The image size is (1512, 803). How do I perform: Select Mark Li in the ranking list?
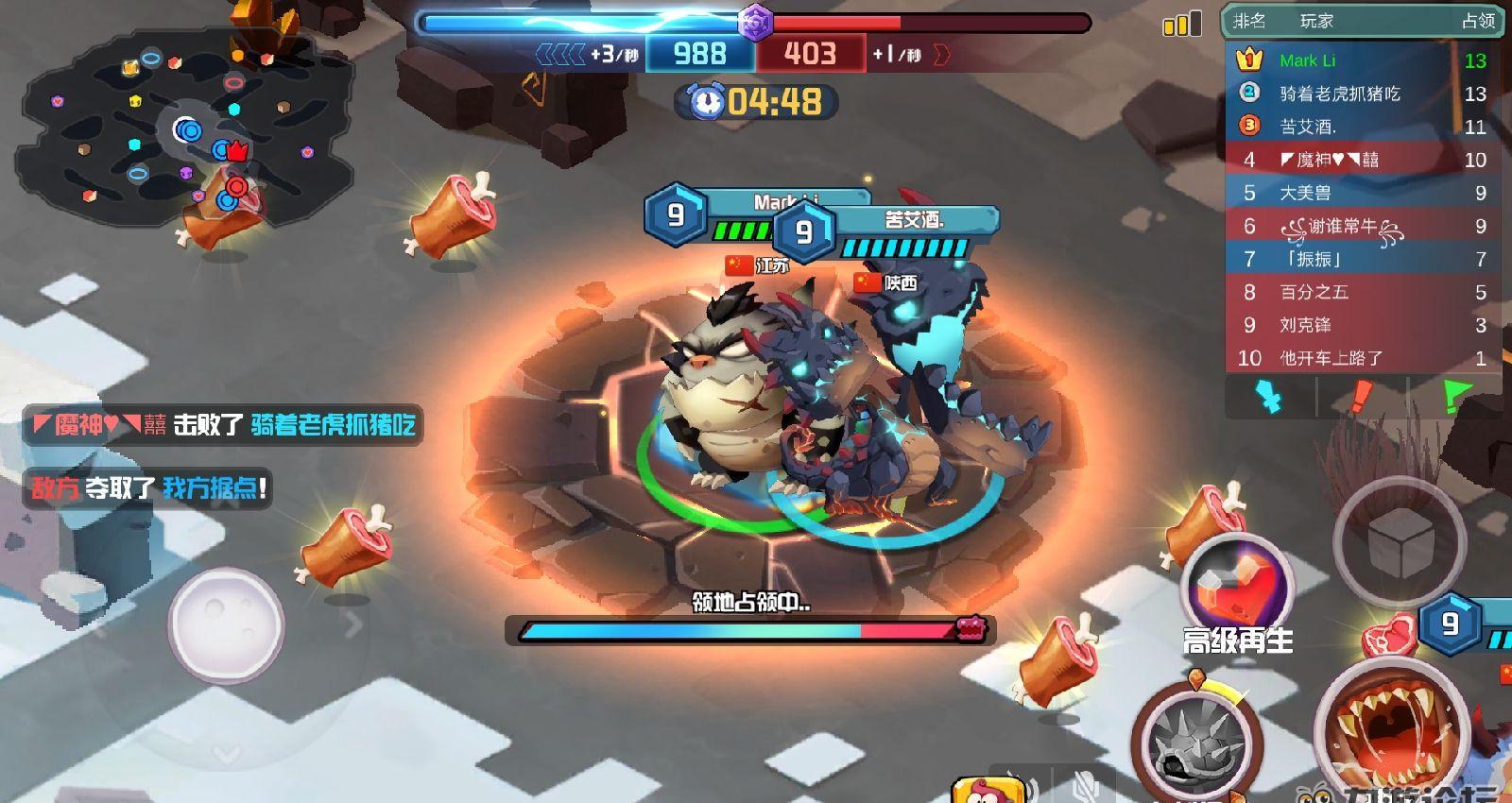(x=1361, y=60)
